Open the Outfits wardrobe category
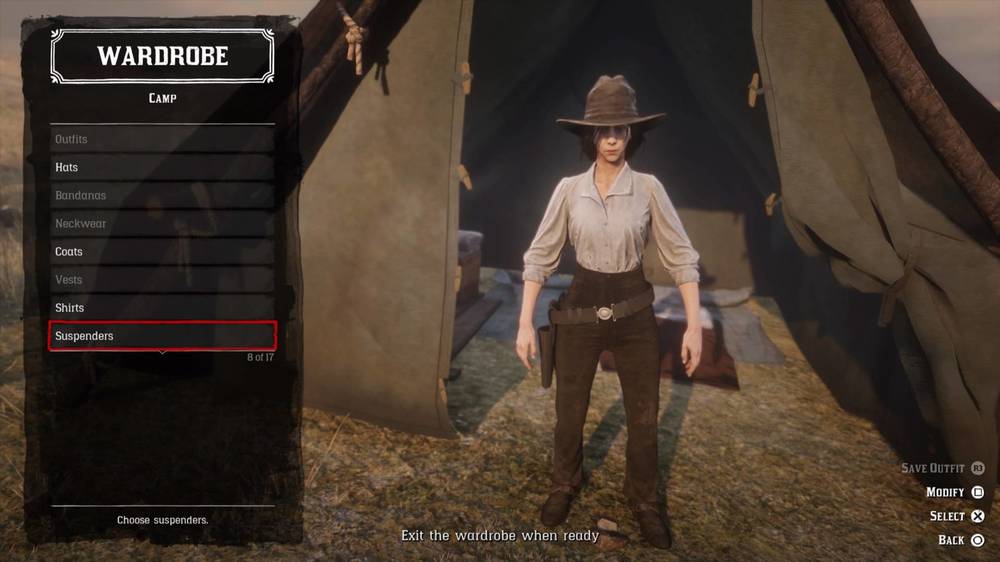Image resolution: width=1000 pixels, height=562 pixels. click(x=162, y=139)
